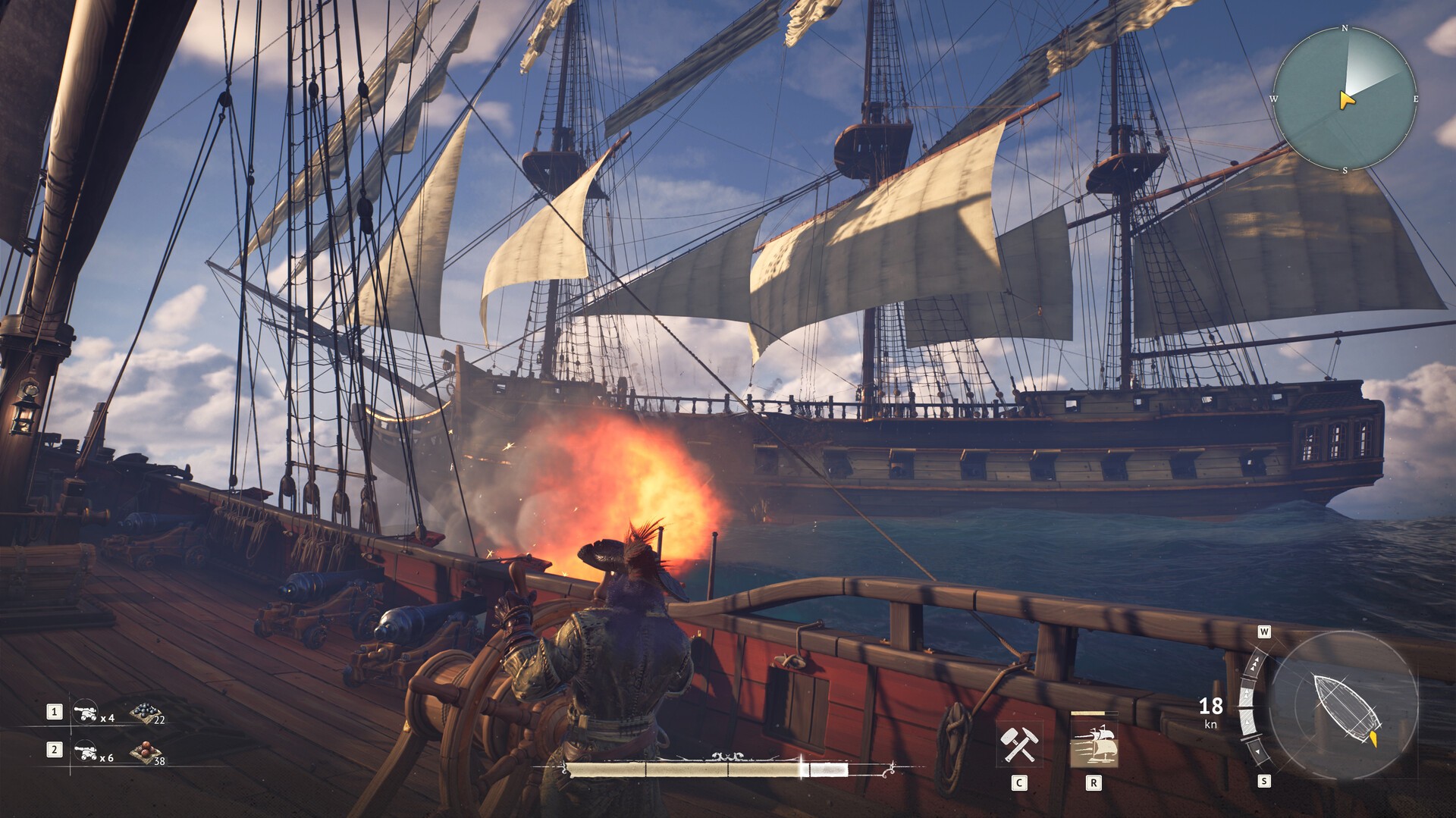Screen dimensions: 1456x818
Task: Set sails to the triple-arrow full speed segment
Action: pos(1257,665)
